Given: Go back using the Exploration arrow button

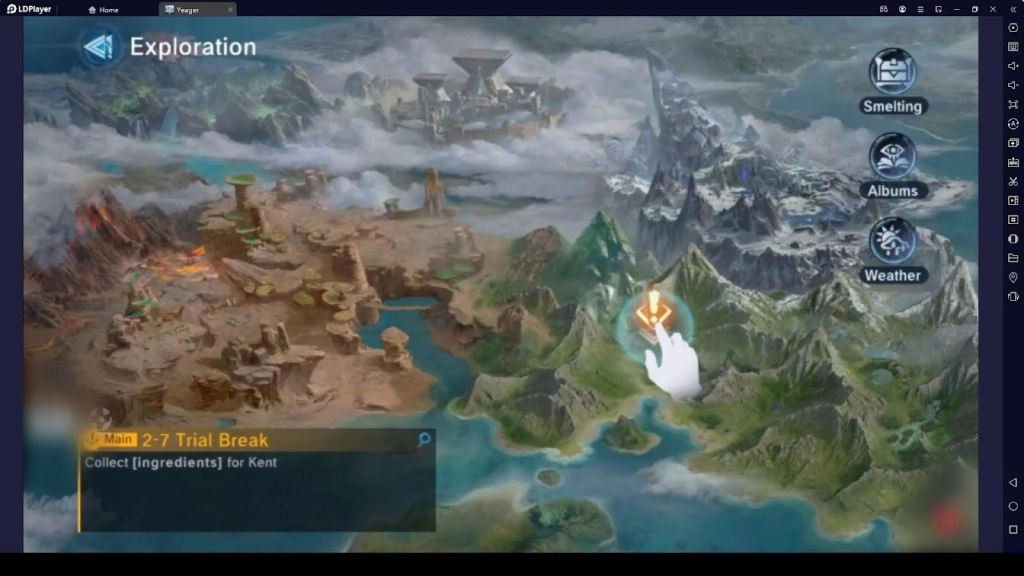Looking at the screenshot, I should 98,47.
